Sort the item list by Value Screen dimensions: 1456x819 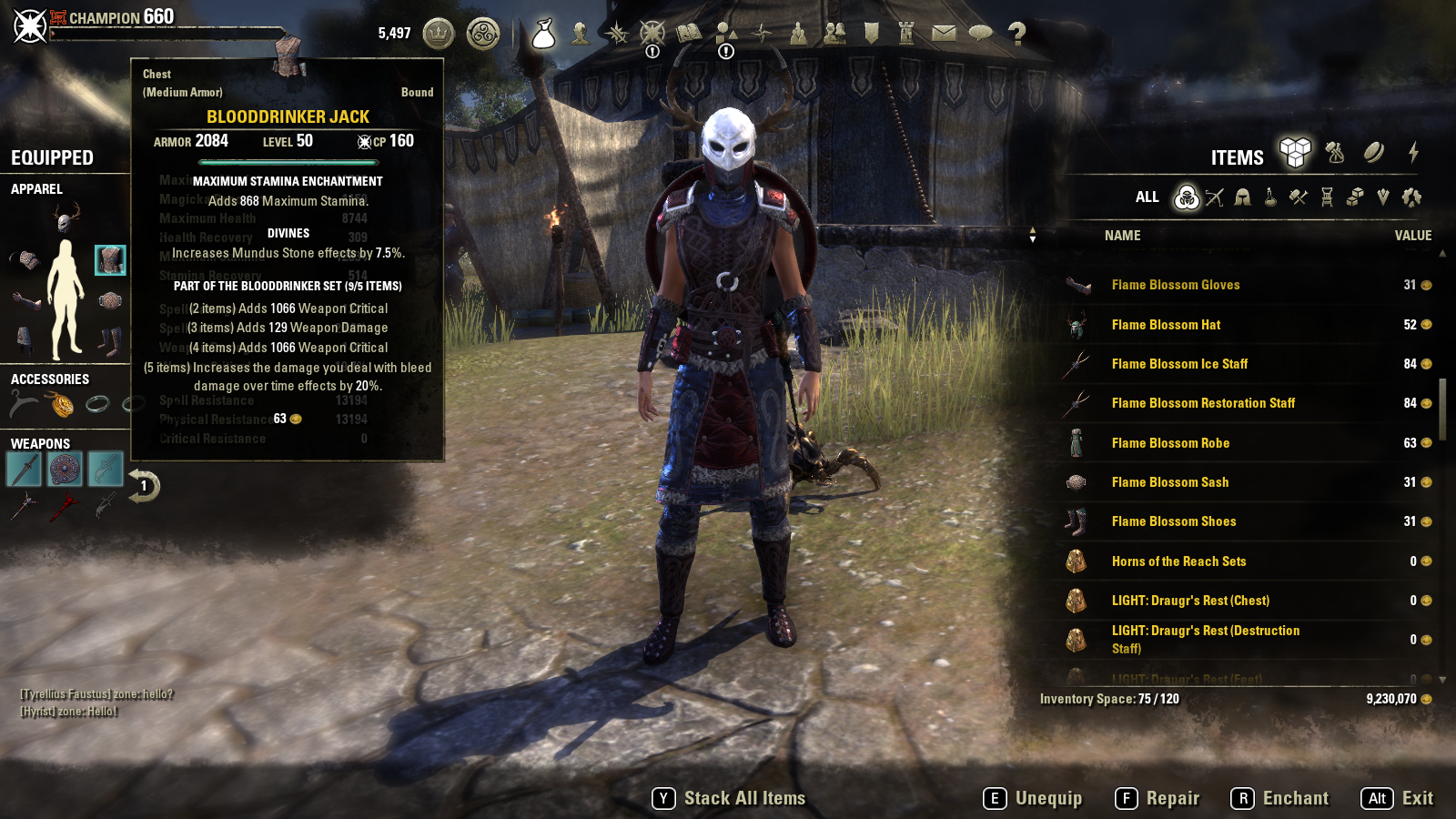pyautogui.click(x=1412, y=236)
